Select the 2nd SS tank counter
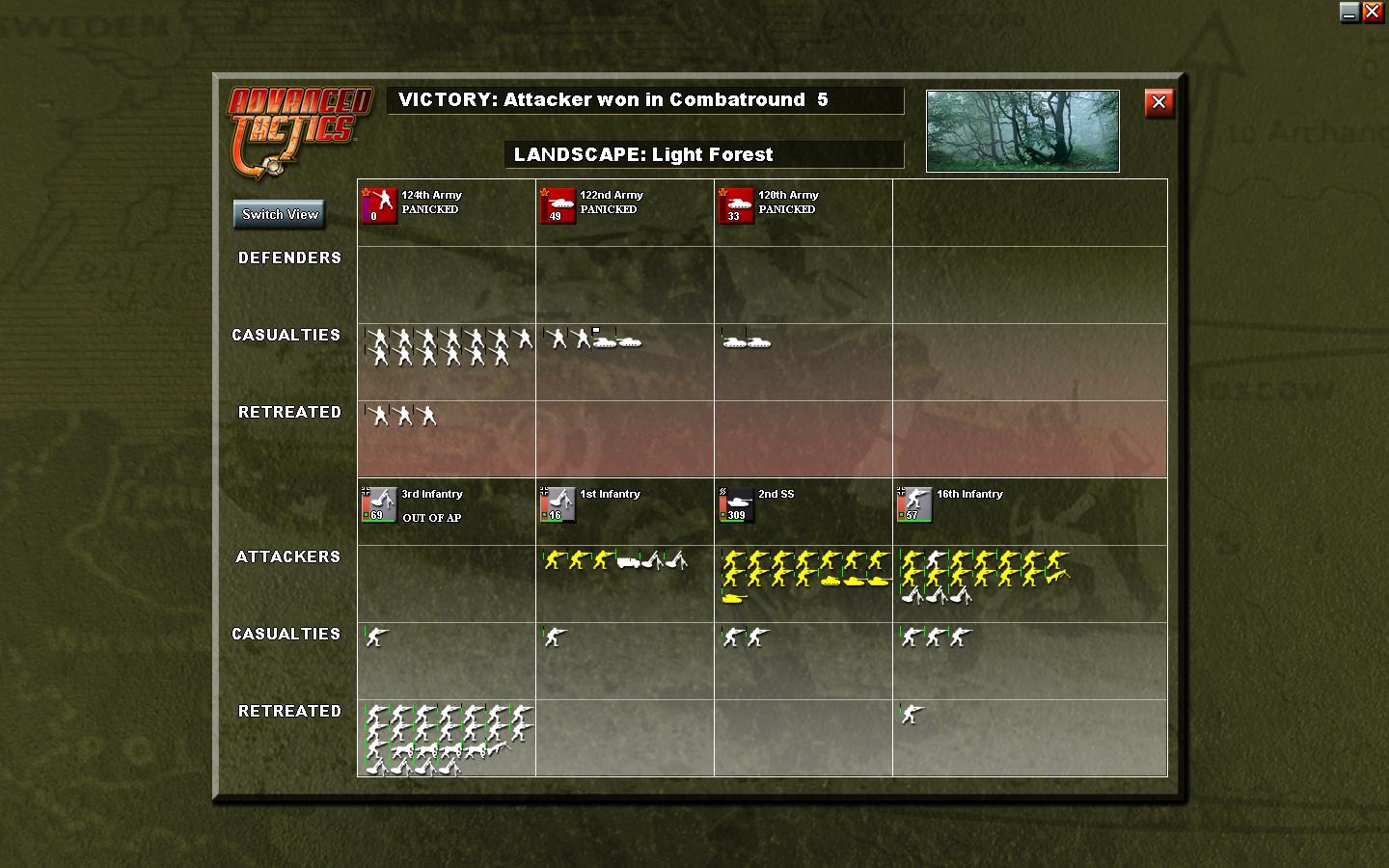1389x868 pixels. coord(735,504)
